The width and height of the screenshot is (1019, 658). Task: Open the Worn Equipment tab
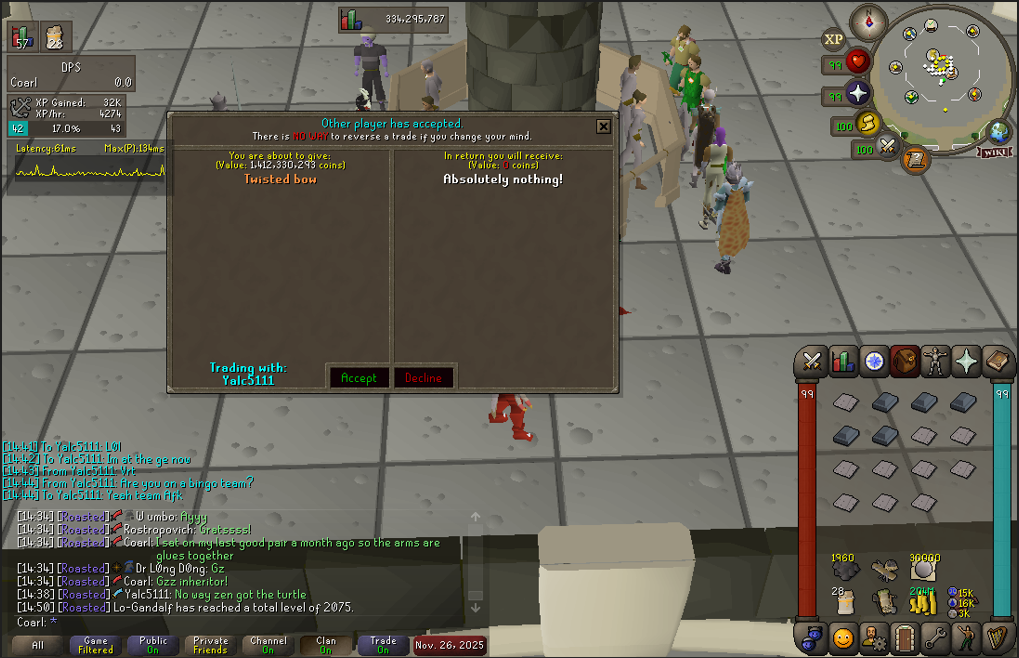pos(936,361)
